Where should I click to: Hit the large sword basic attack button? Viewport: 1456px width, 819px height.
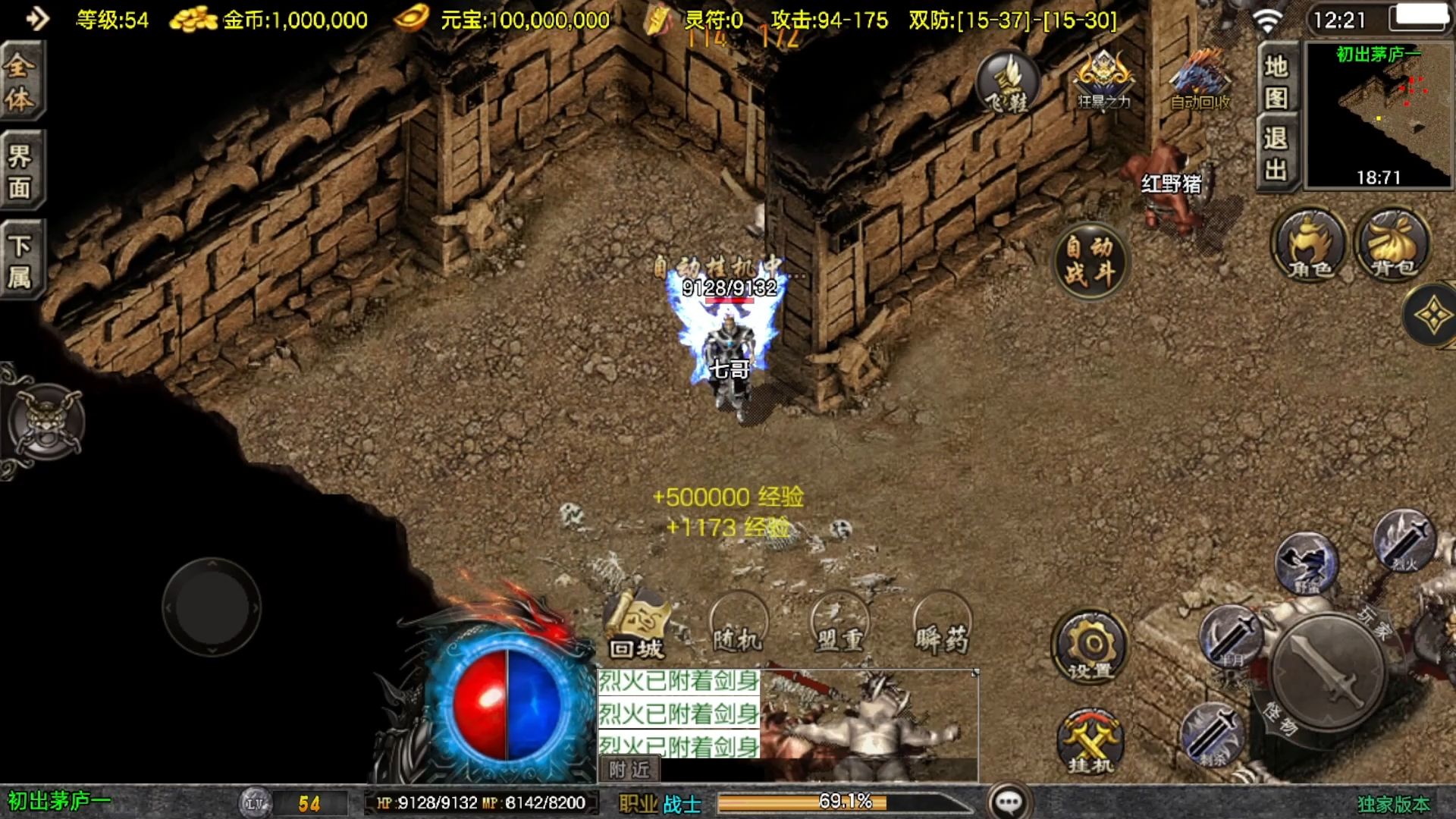(x=1327, y=671)
